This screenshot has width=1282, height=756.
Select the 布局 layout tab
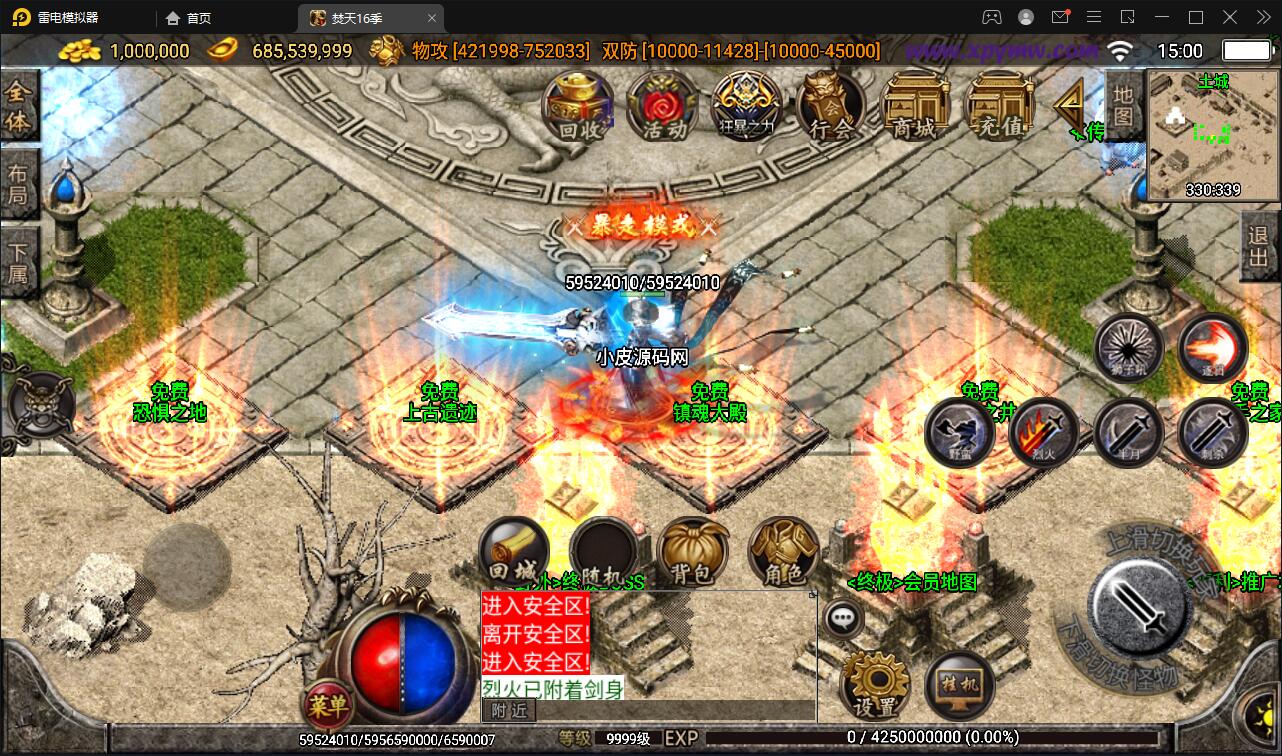18,184
